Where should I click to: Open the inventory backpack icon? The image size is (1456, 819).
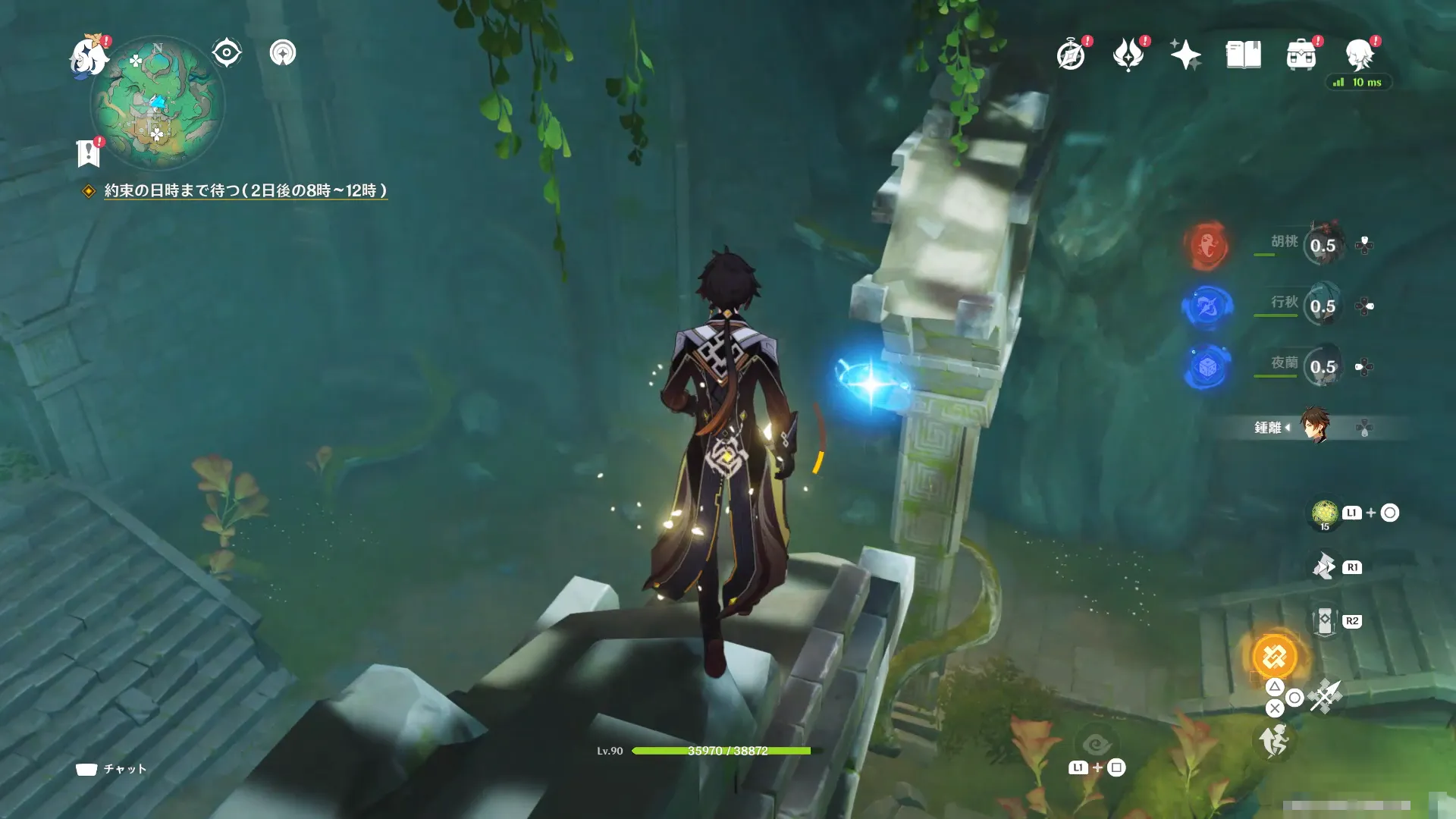click(x=1301, y=55)
